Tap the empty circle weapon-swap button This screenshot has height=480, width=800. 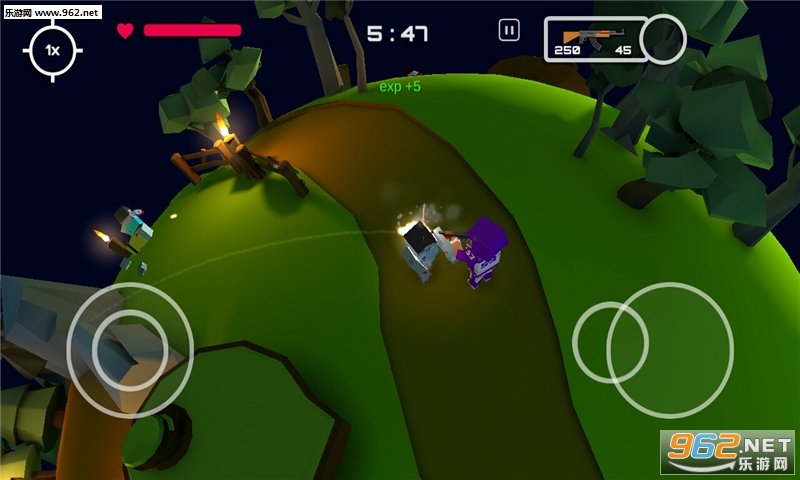pyautogui.click(x=662, y=39)
